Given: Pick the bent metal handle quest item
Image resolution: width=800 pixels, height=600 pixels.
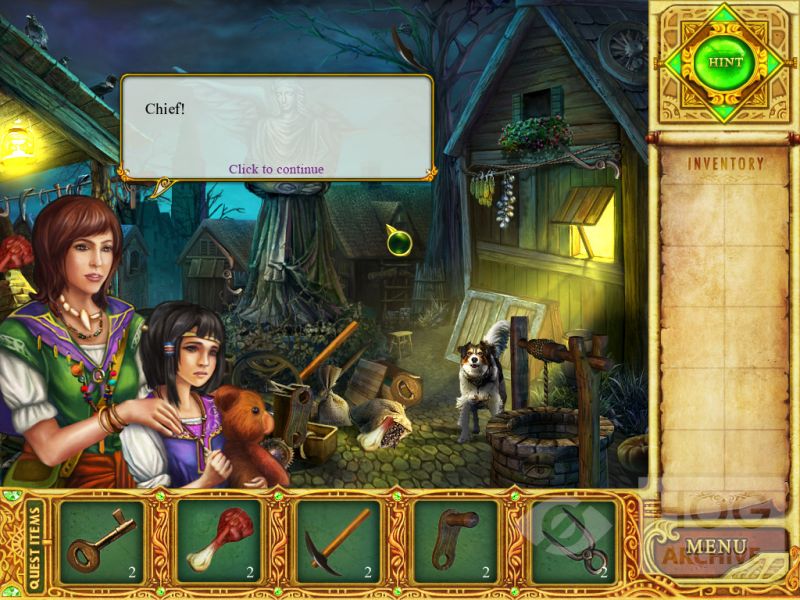Looking at the screenshot, I should (x=455, y=541).
